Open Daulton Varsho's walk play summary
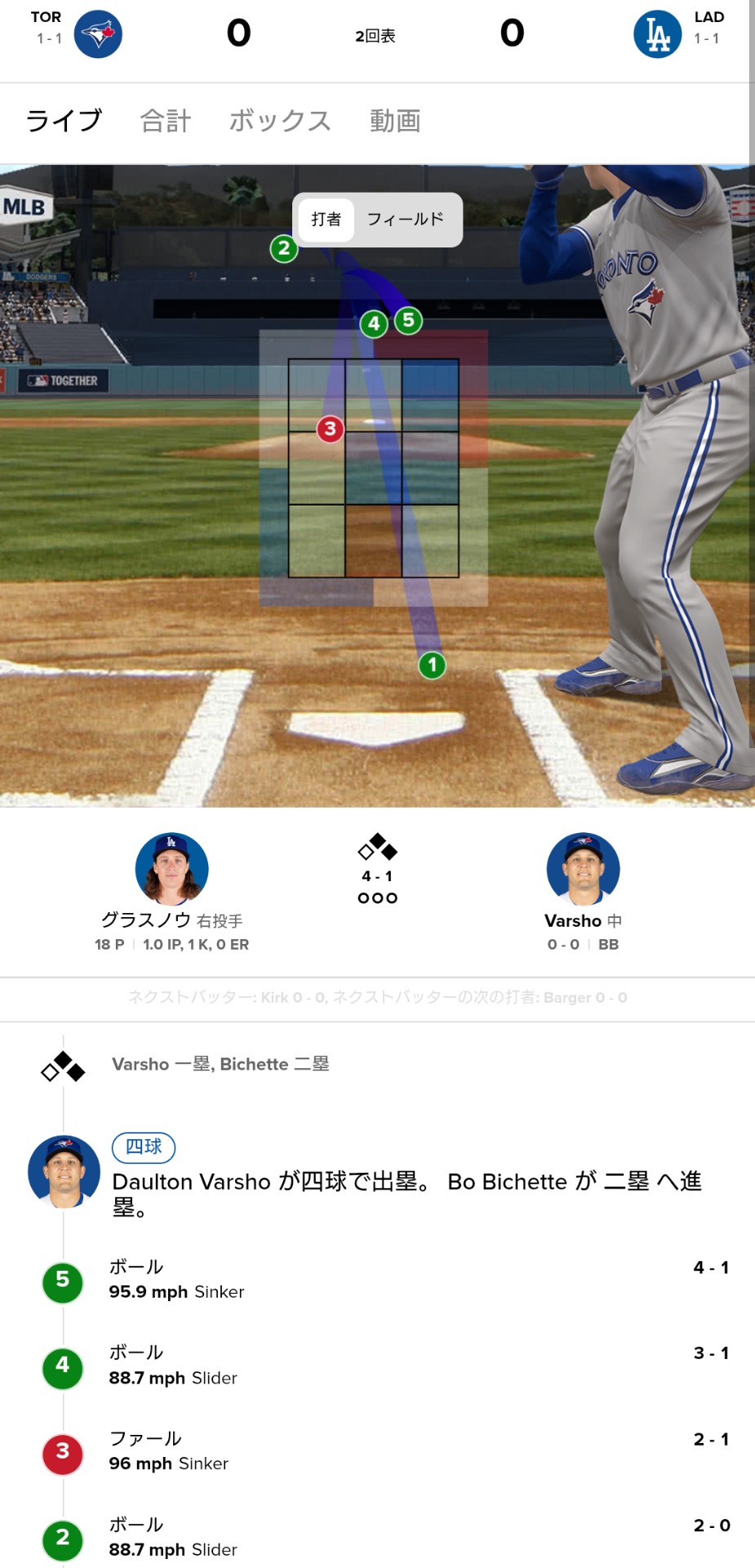This screenshot has height=1568, width=755. click(406, 1183)
